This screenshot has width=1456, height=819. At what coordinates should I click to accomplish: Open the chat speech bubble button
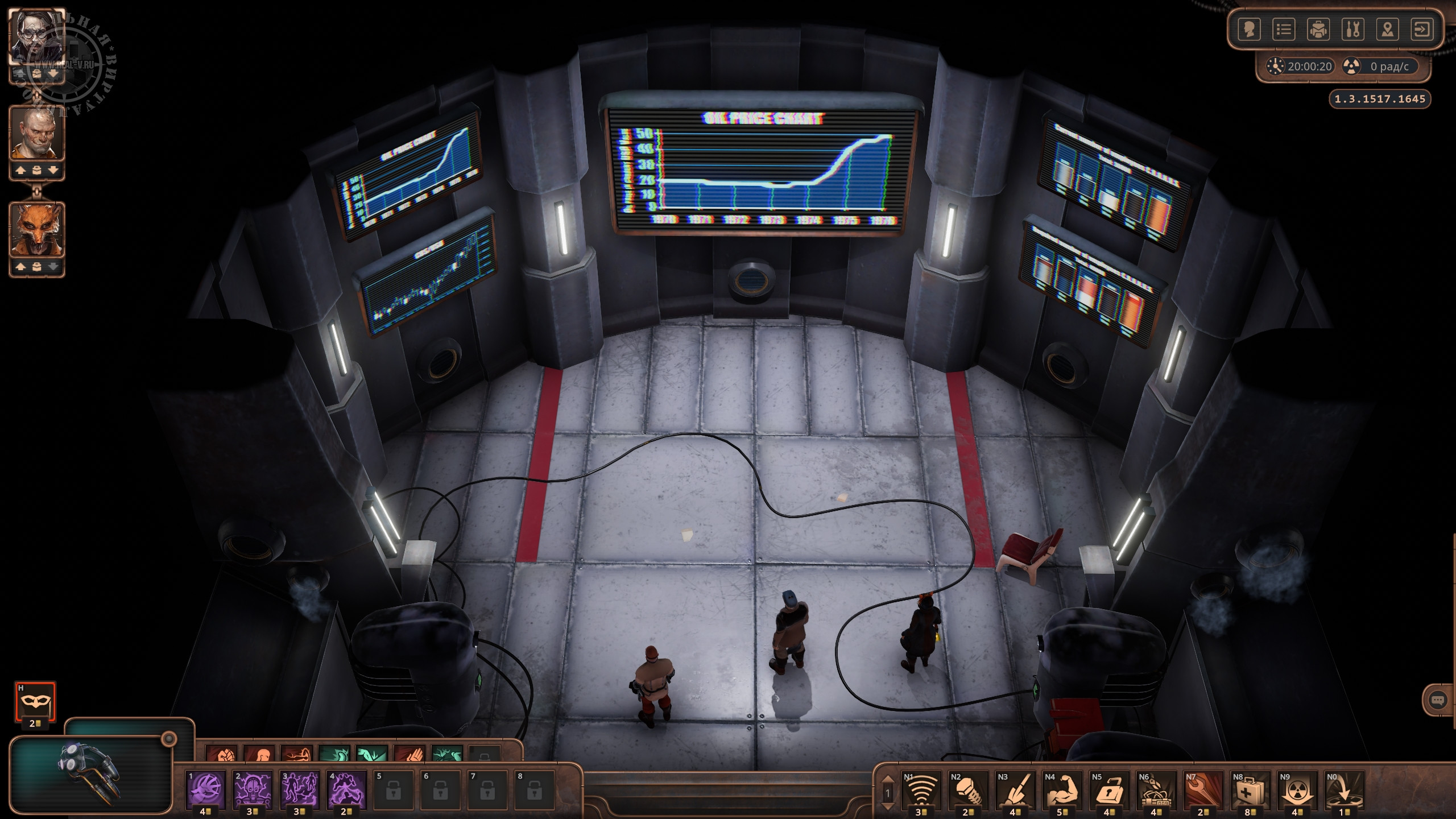(1438, 700)
